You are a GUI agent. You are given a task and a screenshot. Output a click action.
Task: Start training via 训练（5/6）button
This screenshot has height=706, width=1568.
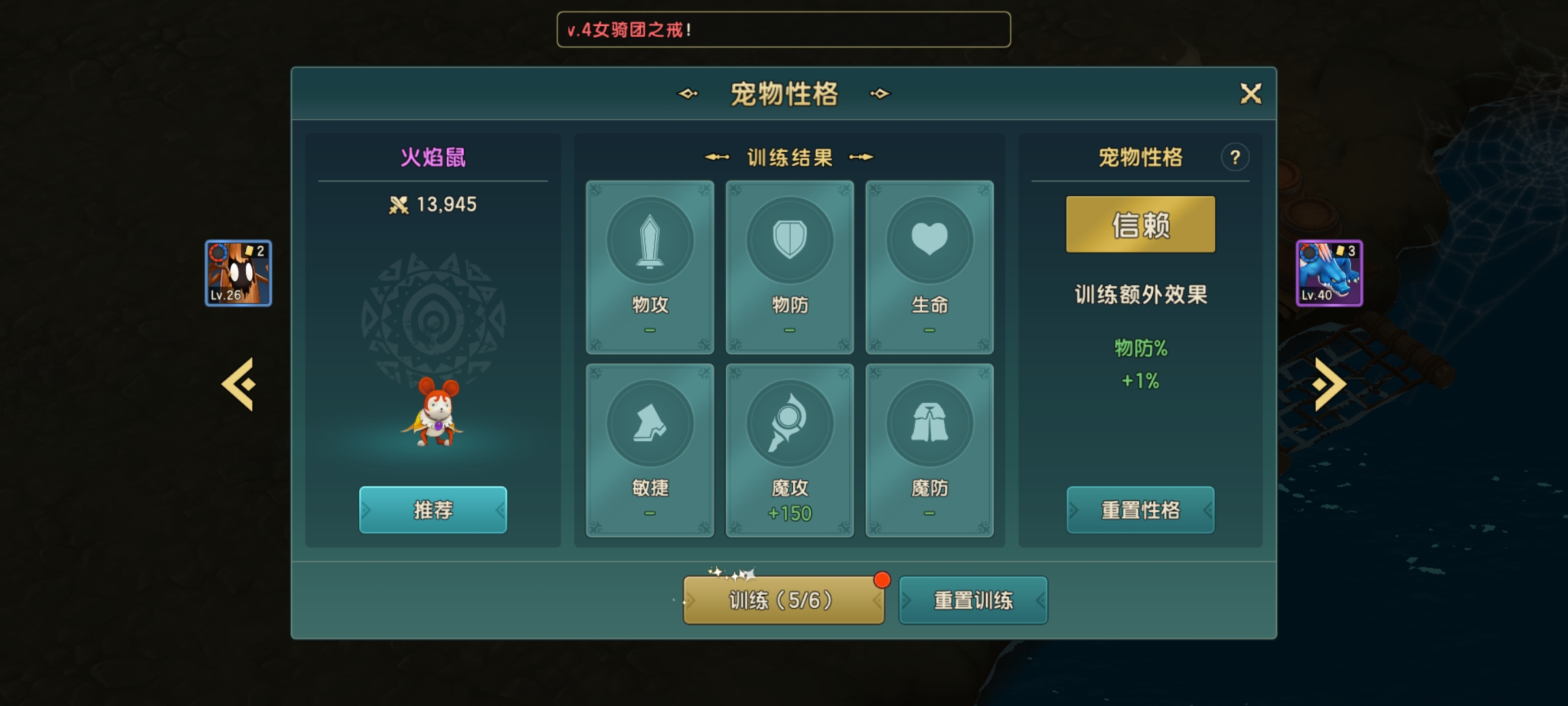(x=783, y=599)
